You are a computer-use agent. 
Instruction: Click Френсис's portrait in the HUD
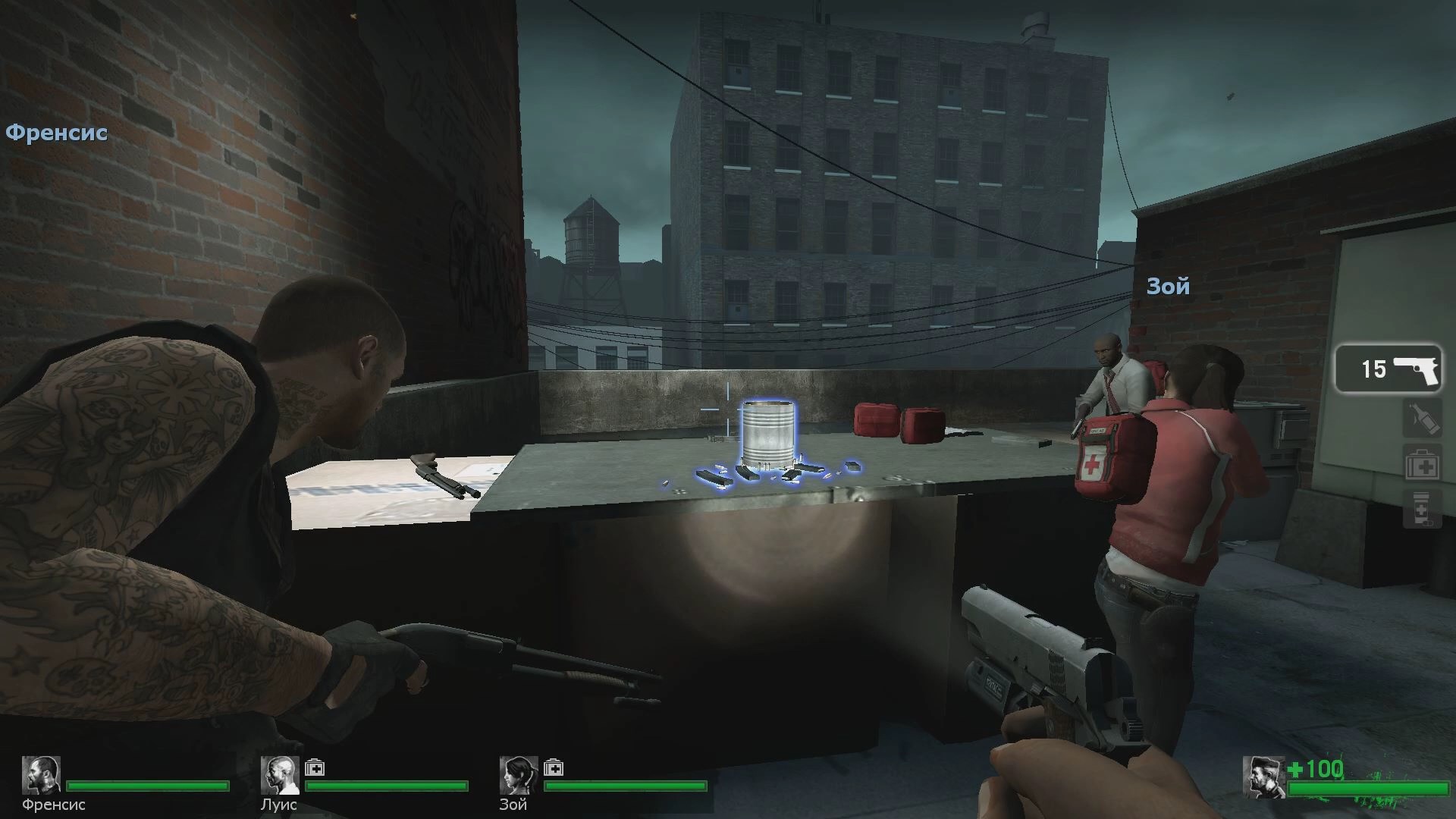coord(42,775)
